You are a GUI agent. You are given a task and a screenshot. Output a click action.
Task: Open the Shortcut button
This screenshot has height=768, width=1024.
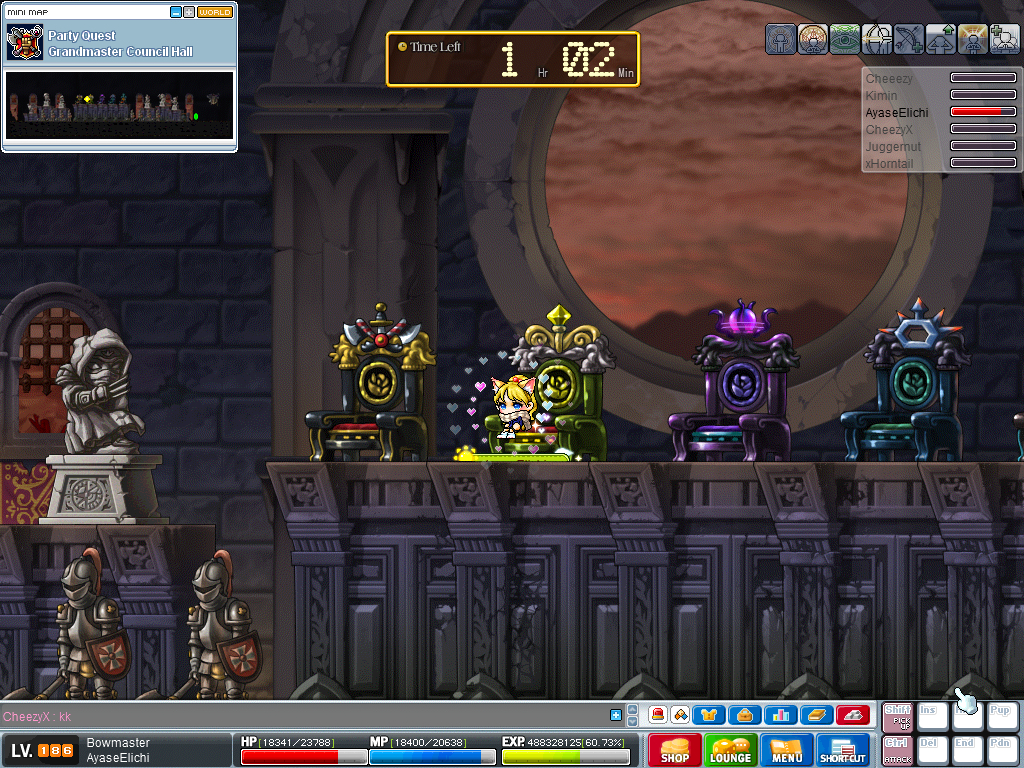[x=843, y=750]
